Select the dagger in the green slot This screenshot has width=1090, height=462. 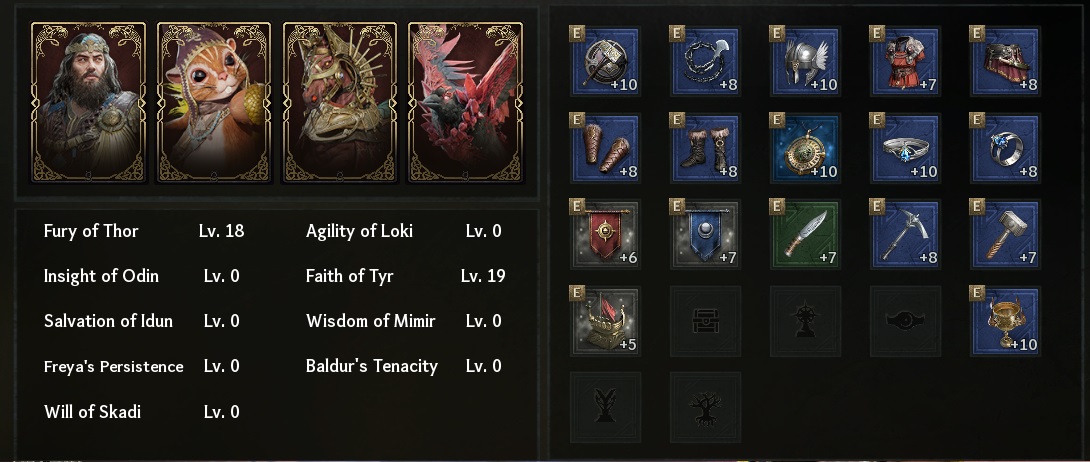[805, 234]
